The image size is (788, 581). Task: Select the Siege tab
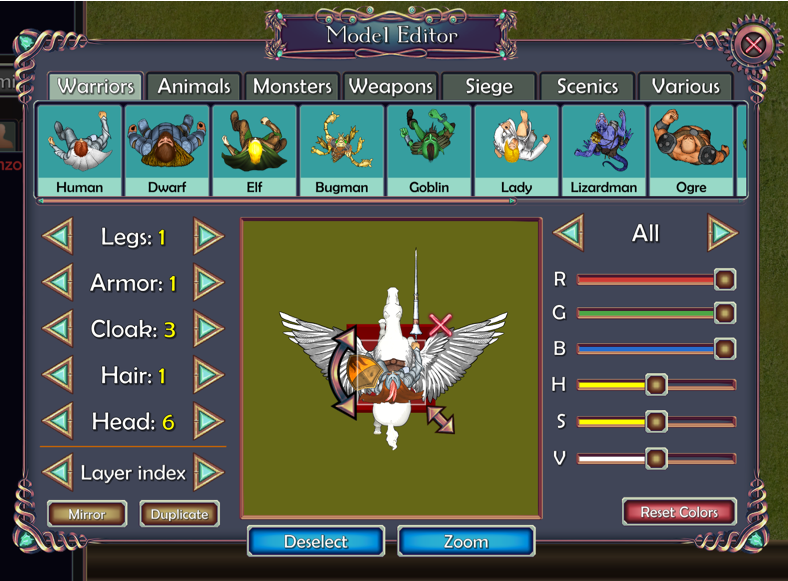click(x=488, y=87)
